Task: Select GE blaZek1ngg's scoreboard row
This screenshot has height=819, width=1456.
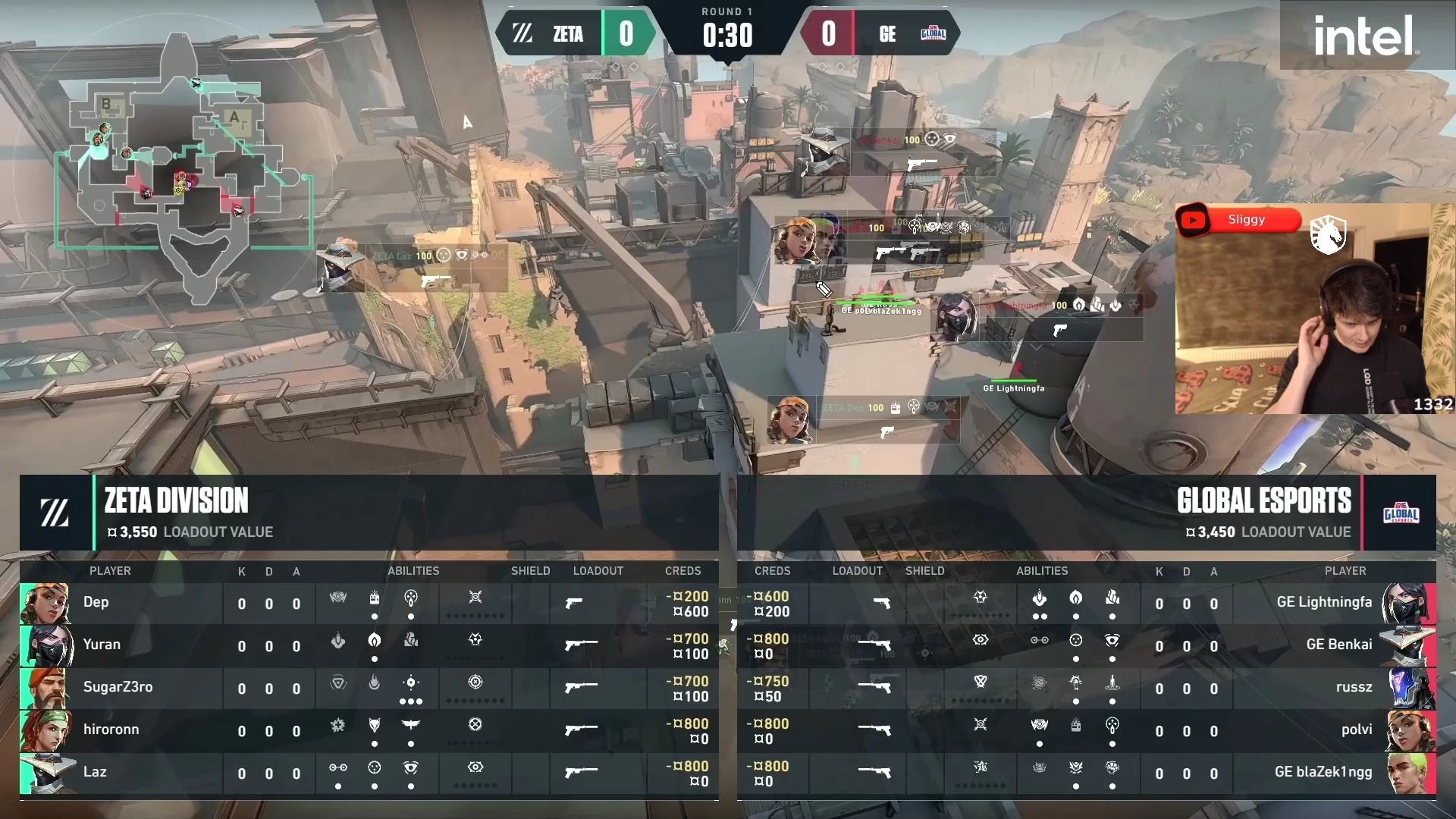Action: [x=1086, y=773]
